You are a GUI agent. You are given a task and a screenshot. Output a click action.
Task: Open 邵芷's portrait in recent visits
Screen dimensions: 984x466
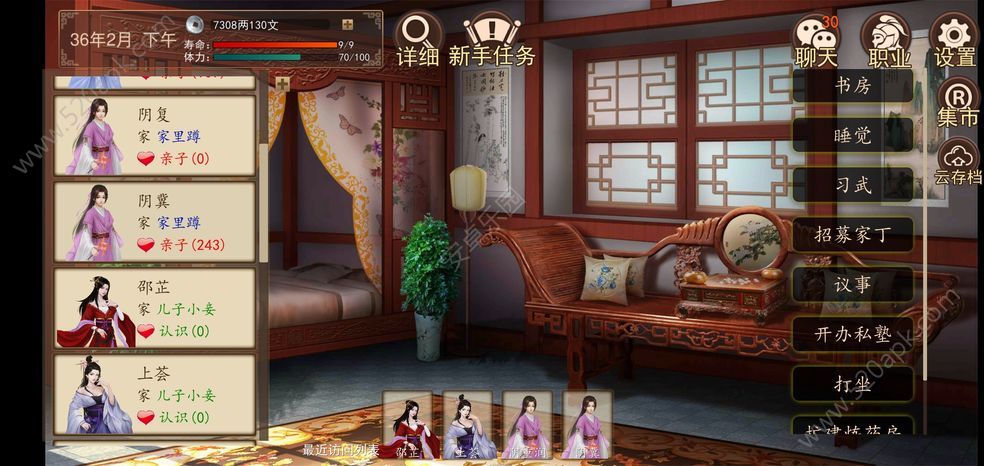pos(409,425)
